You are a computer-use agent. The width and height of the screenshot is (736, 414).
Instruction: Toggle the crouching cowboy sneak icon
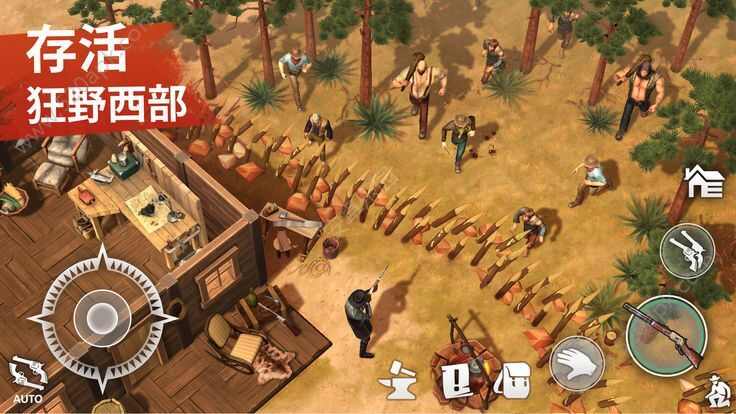pos(714,392)
